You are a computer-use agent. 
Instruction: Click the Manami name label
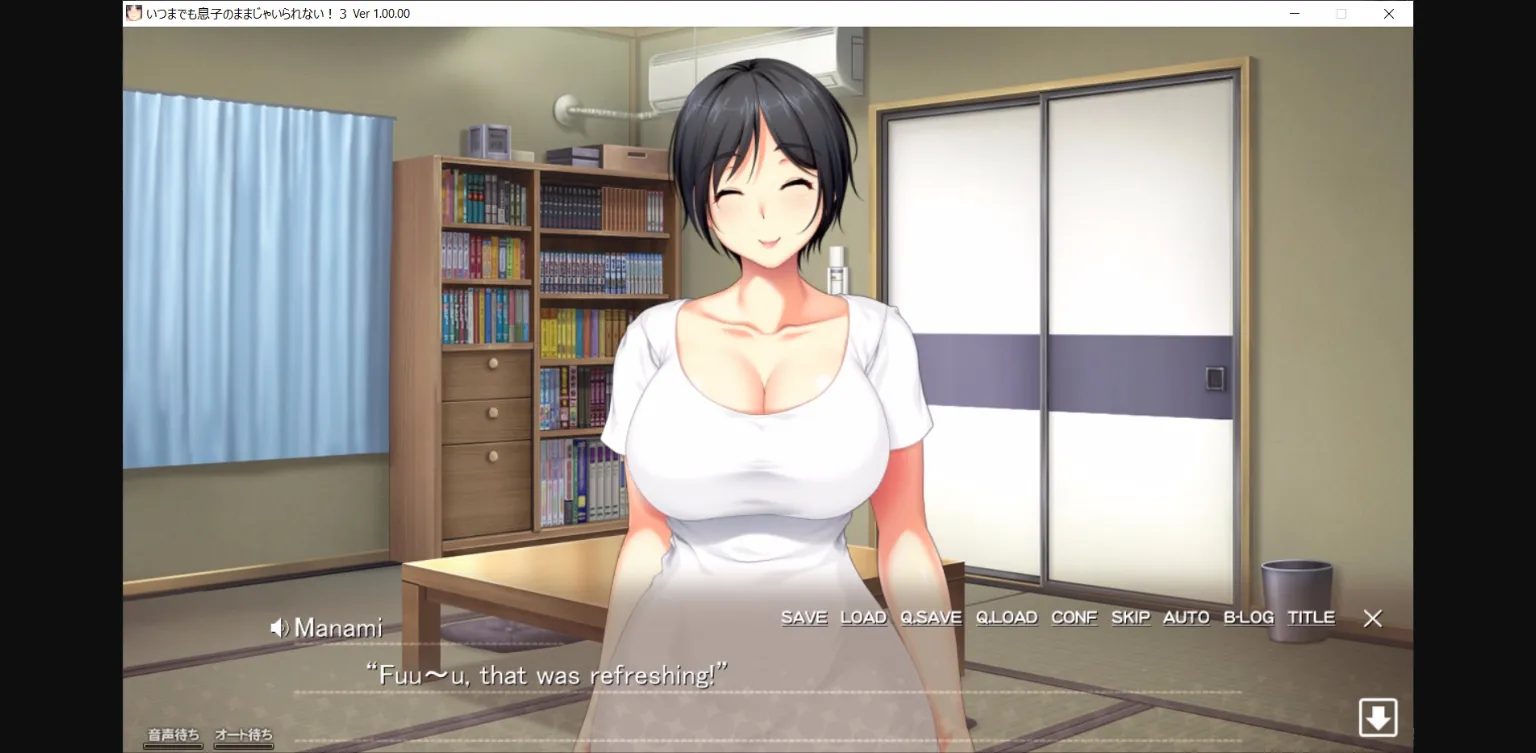pyautogui.click(x=338, y=627)
